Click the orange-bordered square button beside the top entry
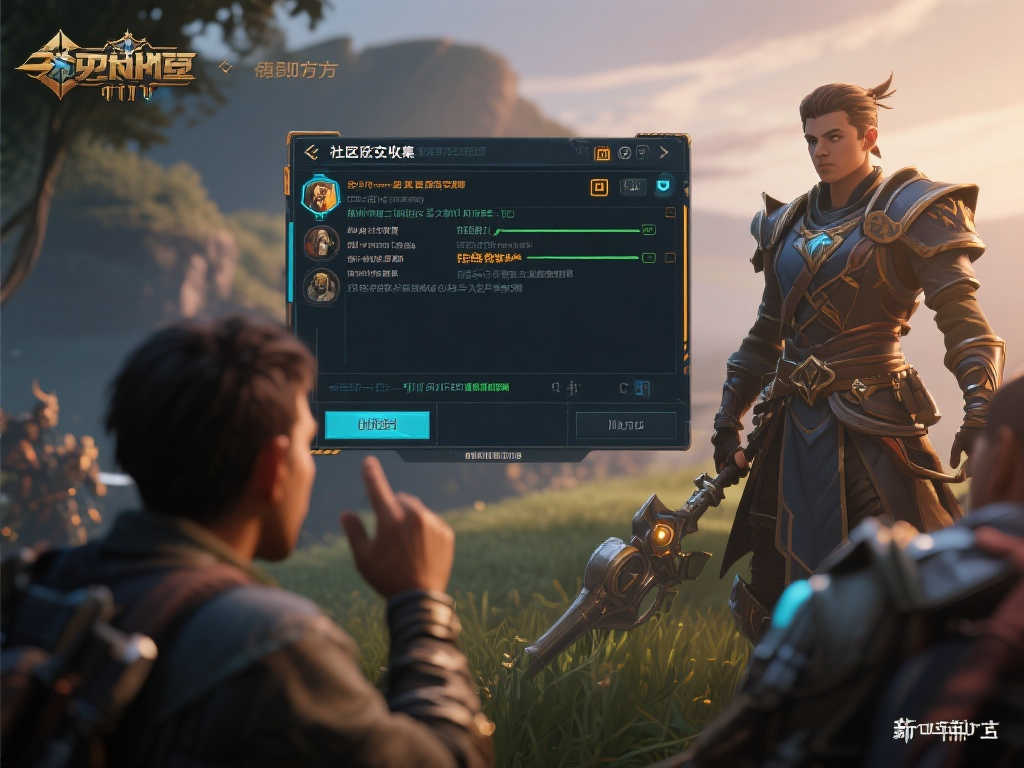This screenshot has width=1024, height=768. pyautogui.click(x=599, y=187)
